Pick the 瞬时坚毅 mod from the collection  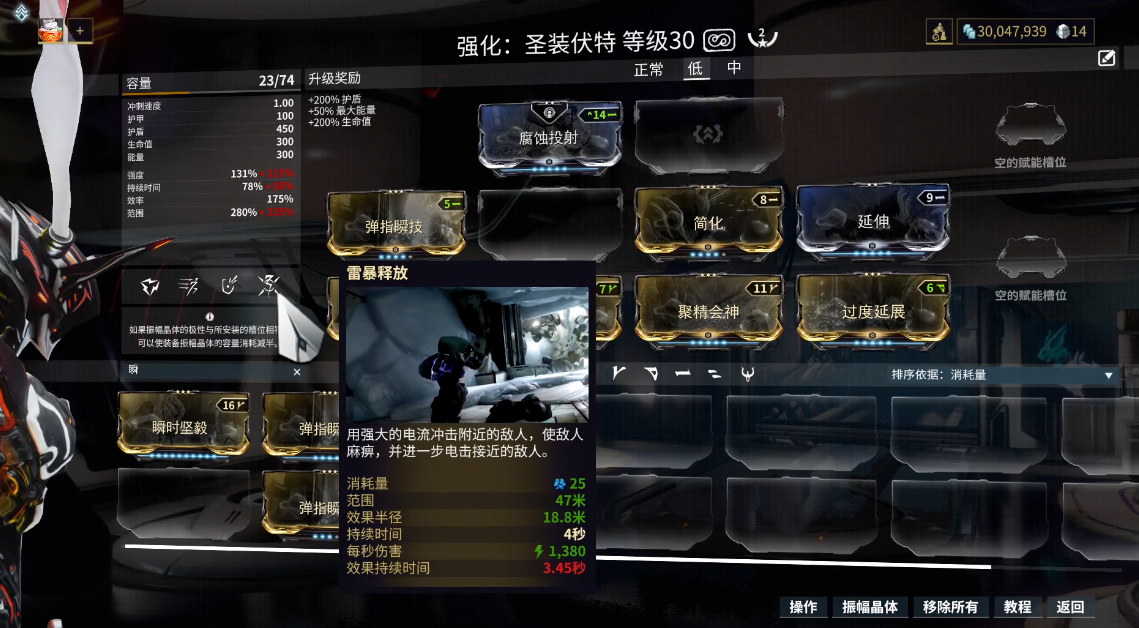181,426
